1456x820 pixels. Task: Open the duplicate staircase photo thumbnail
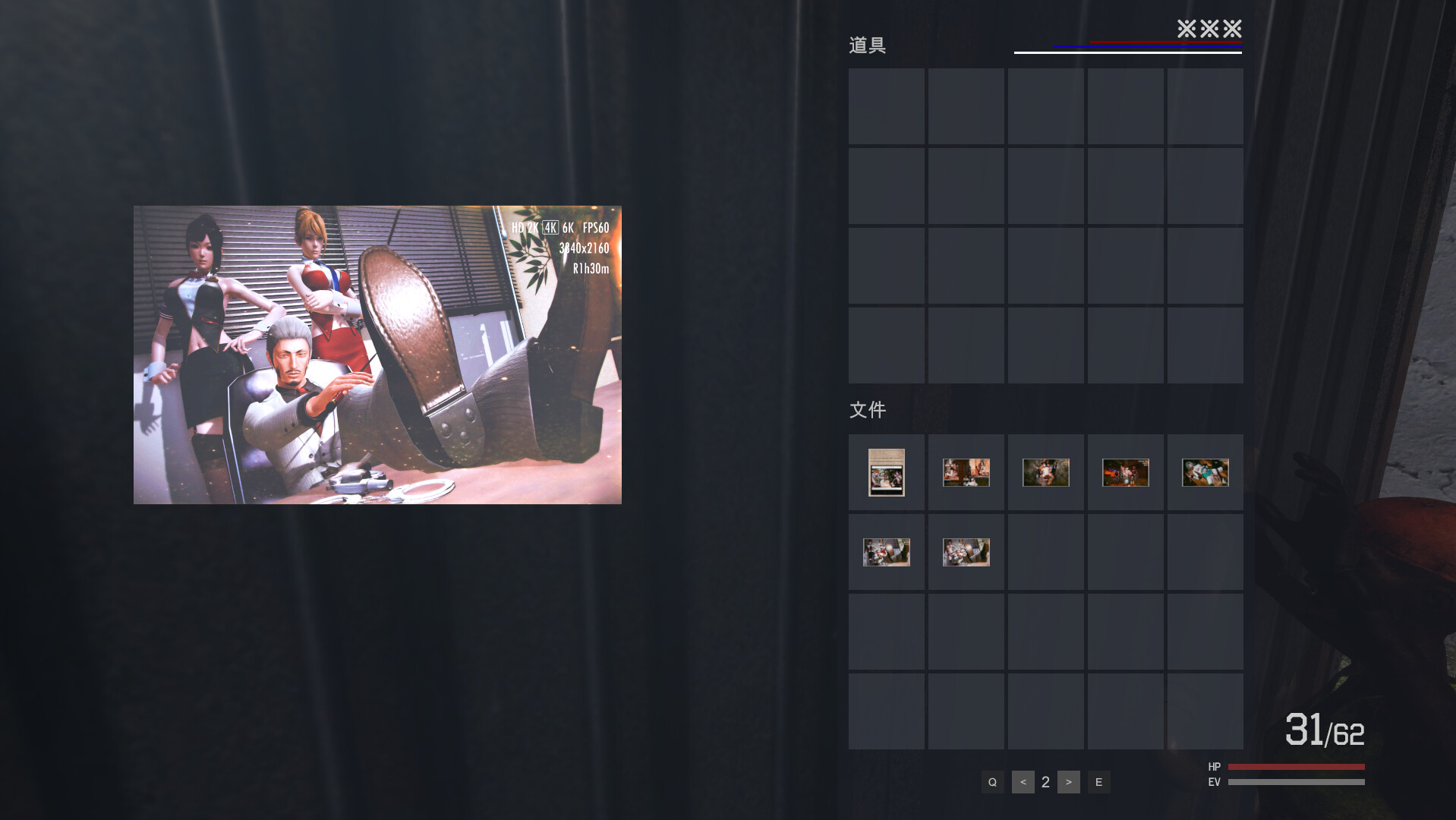pyautogui.click(x=966, y=552)
